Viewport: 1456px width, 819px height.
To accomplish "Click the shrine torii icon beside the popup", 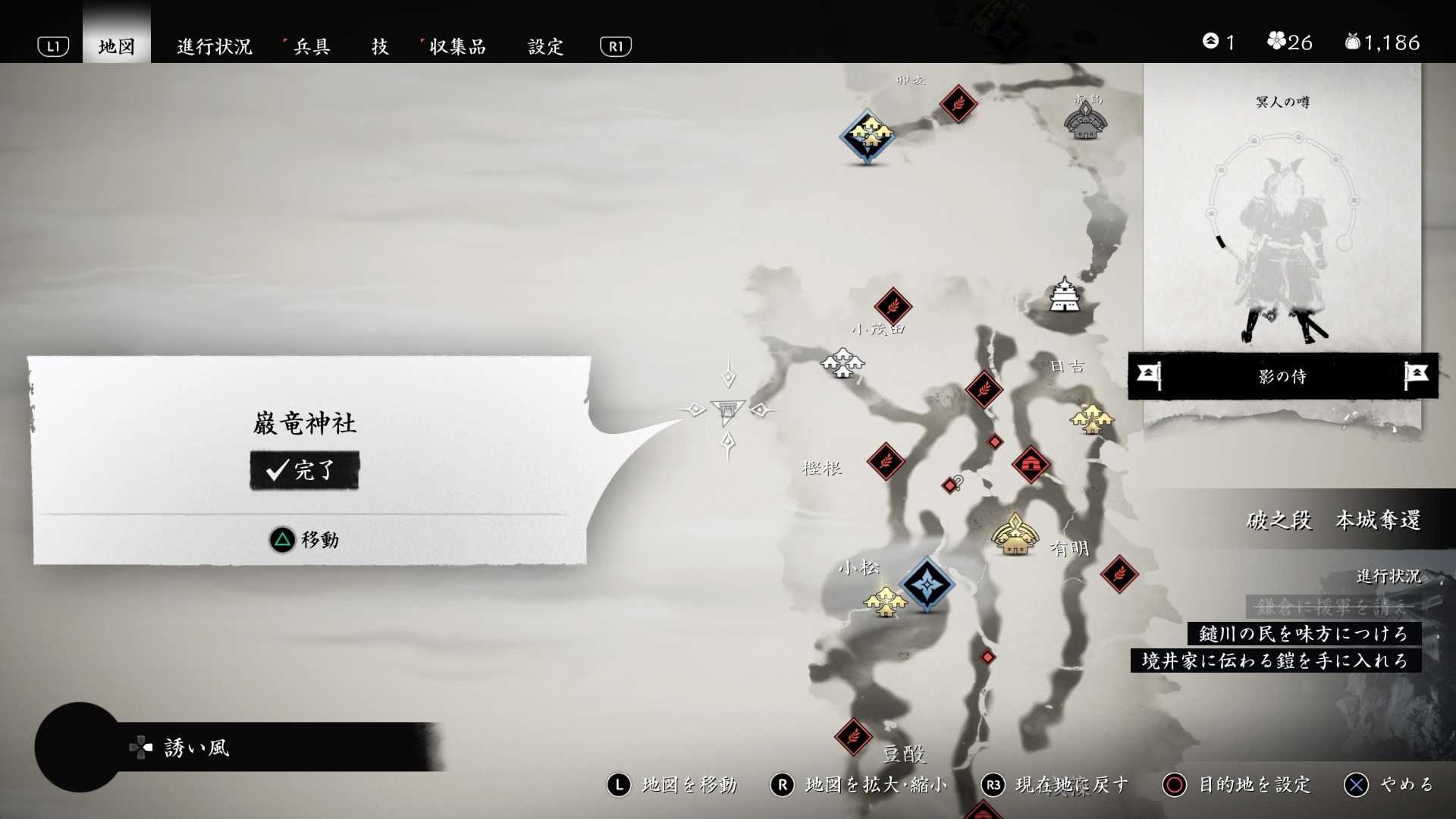I will pyautogui.click(x=726, y=412).
